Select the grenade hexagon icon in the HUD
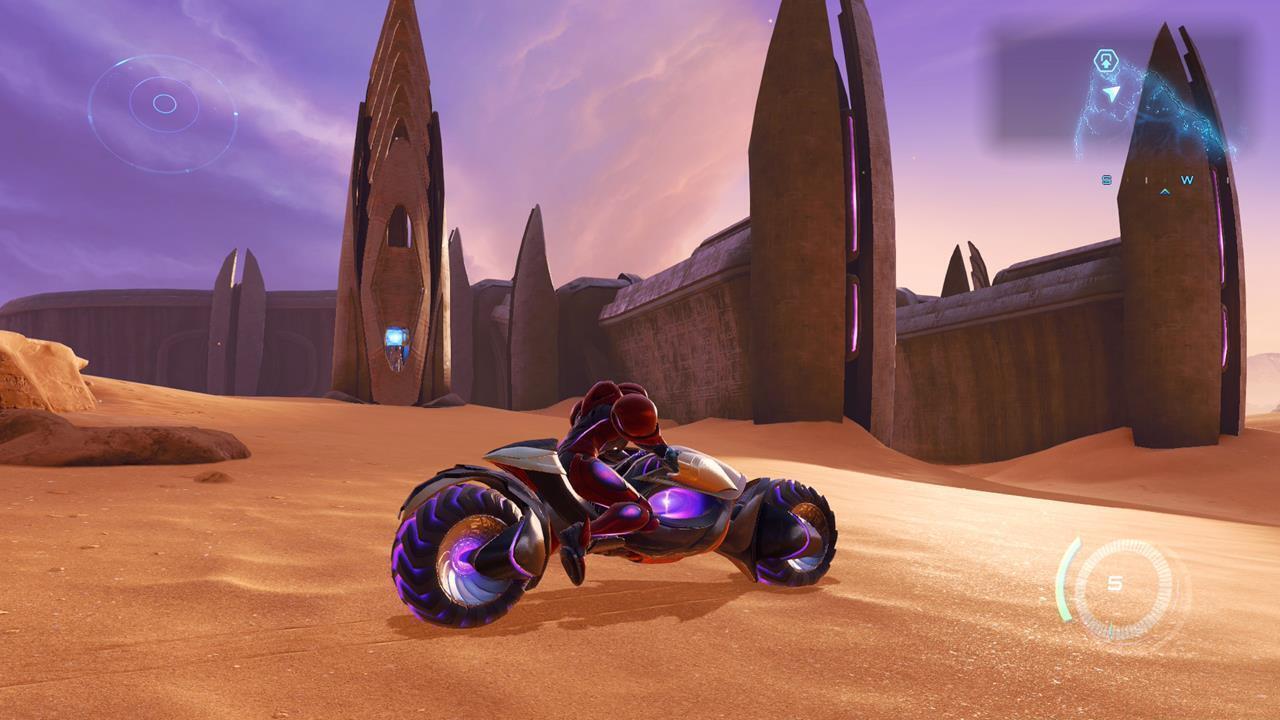 (1107, 60)
